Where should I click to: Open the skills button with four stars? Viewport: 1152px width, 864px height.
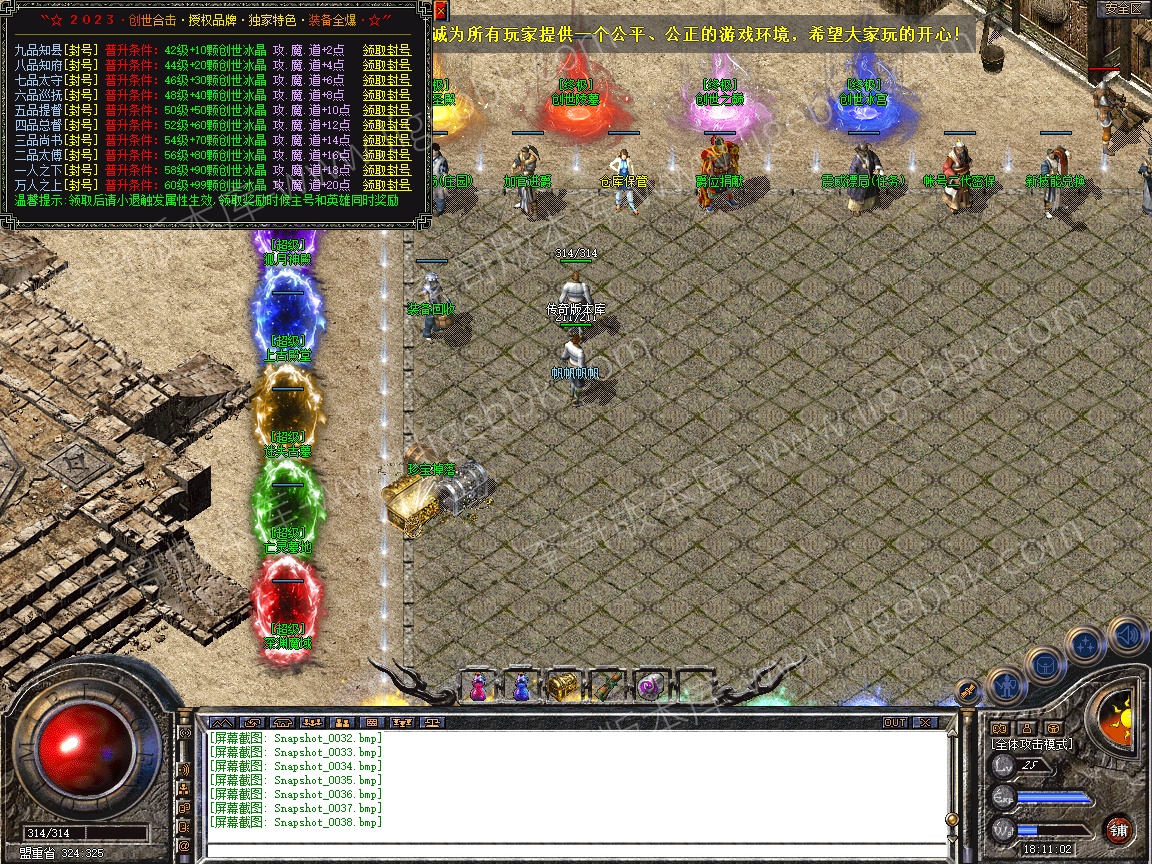1085,646
